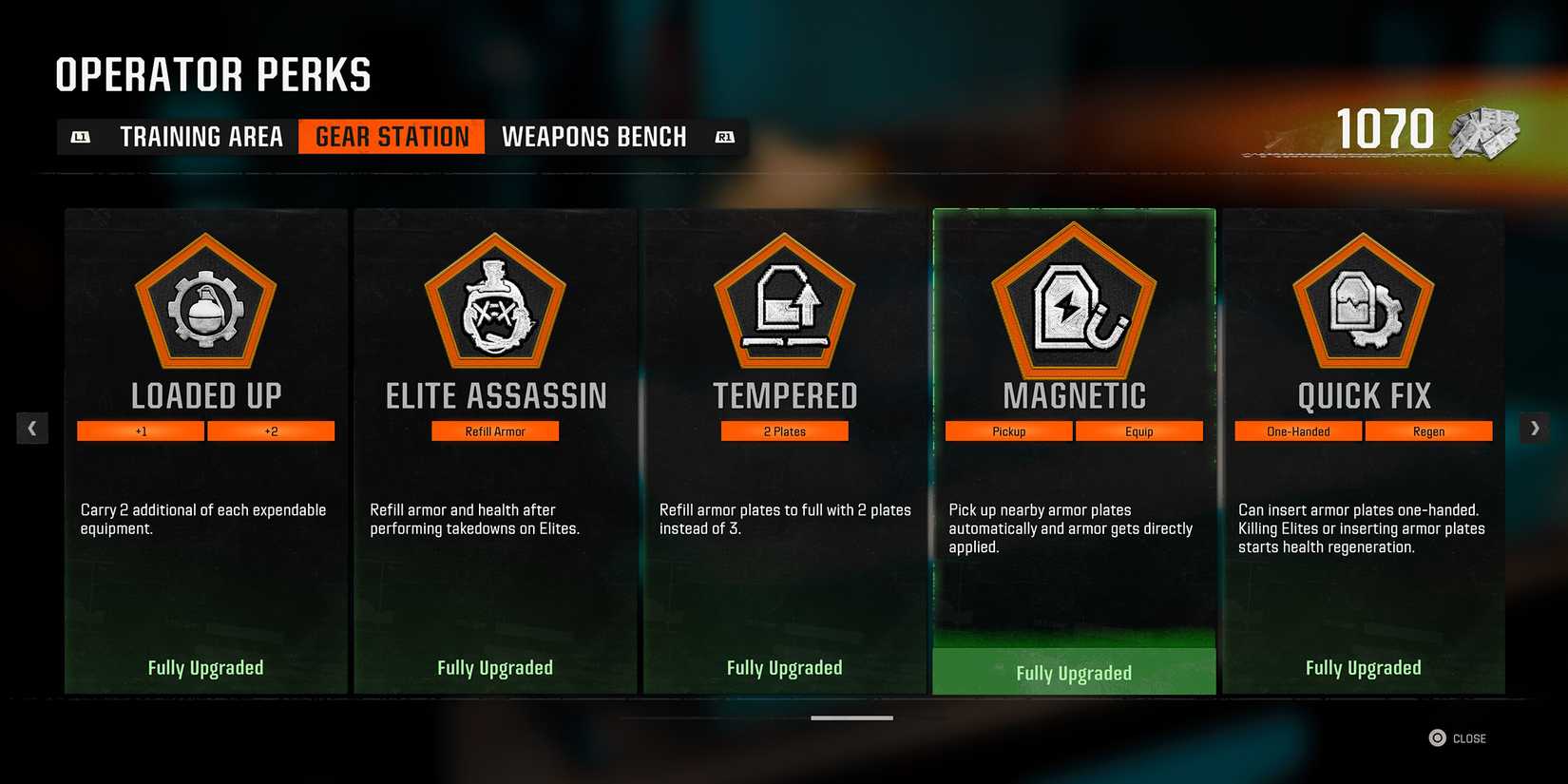Click the Close button at bottom right
Screen dimensions: 1568x784
[1460, 737]
